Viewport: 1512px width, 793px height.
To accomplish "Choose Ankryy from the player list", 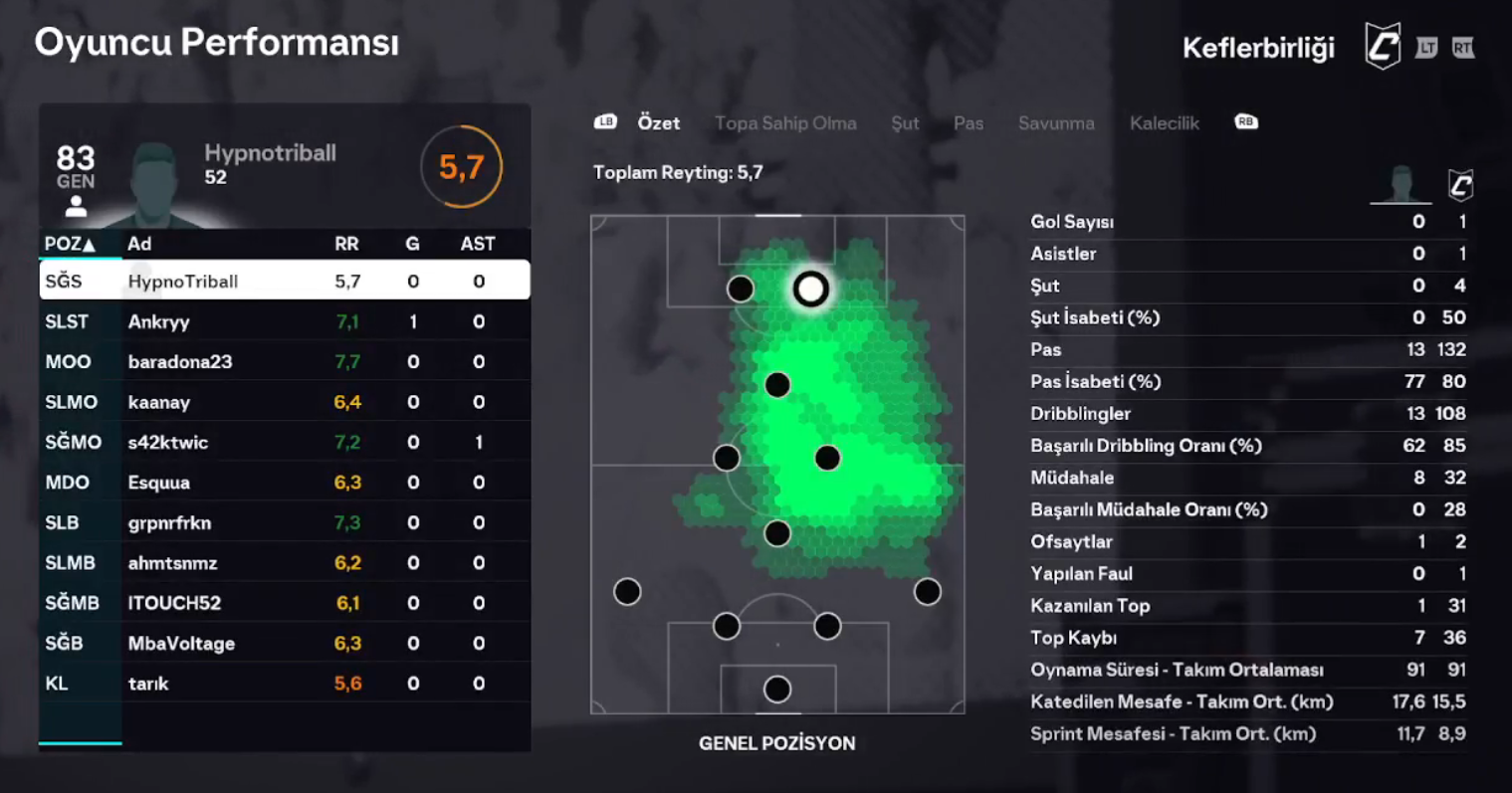I will click(284, 321).
